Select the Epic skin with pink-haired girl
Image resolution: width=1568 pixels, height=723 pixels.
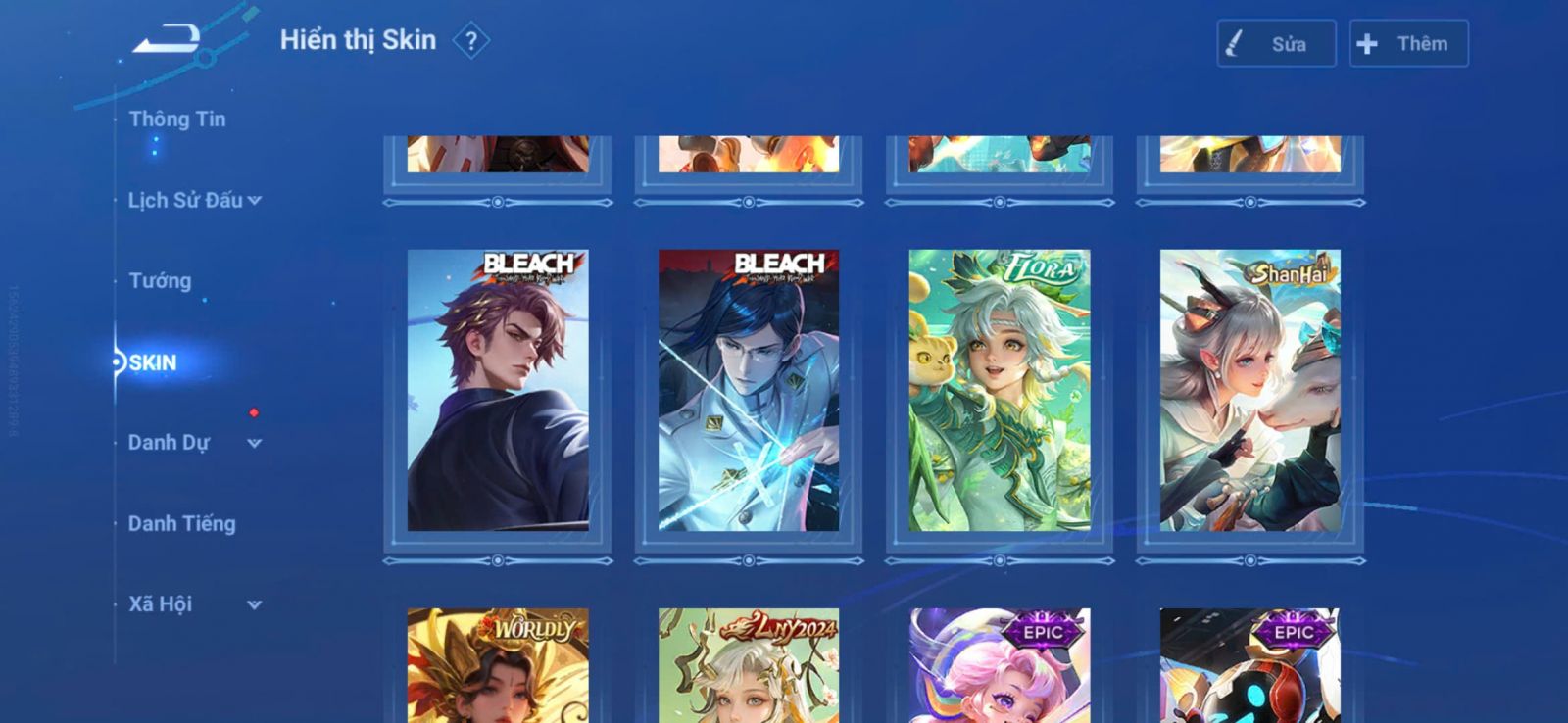(1000, 666)
